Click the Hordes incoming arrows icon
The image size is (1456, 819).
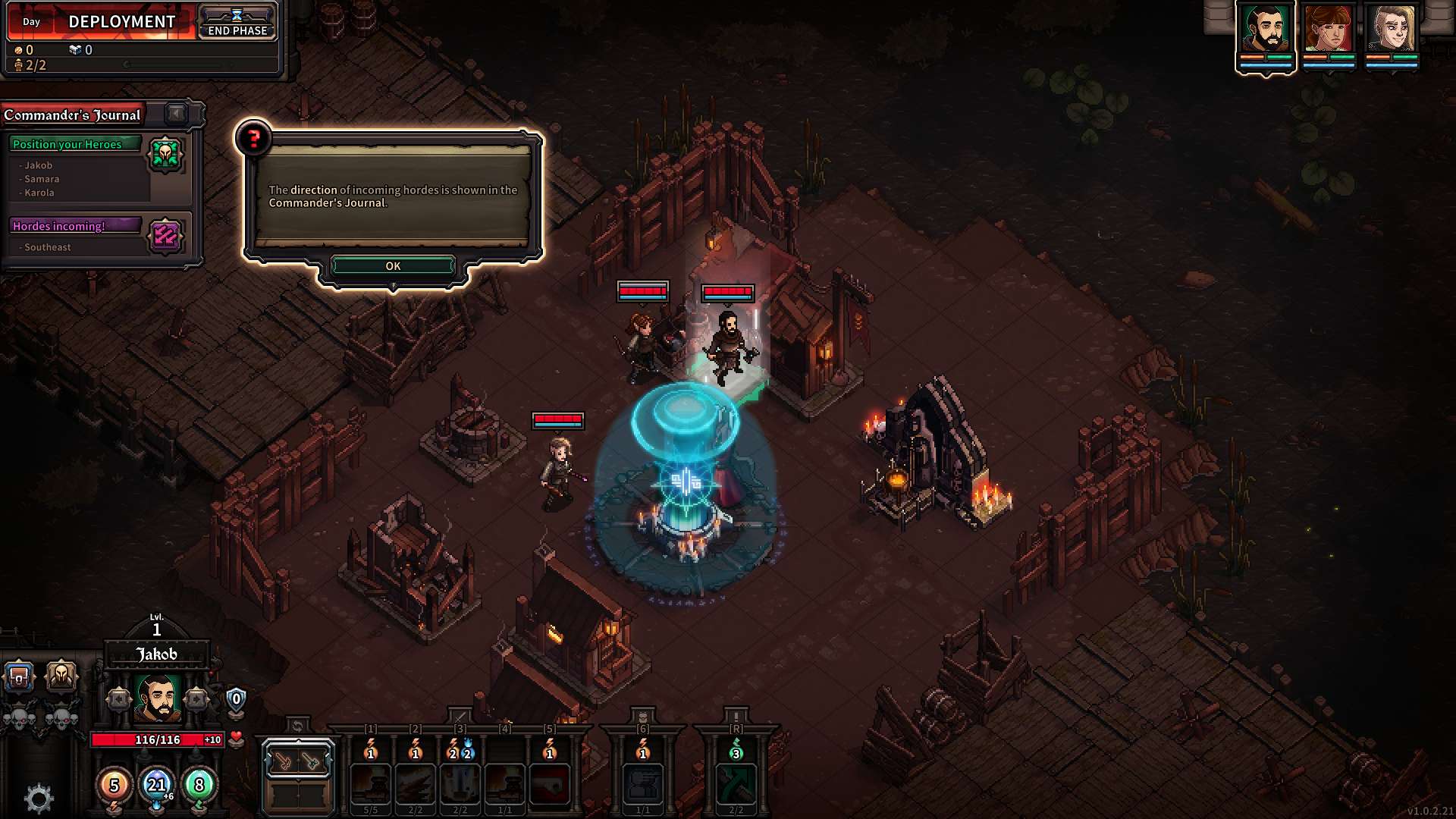(165, 236)
